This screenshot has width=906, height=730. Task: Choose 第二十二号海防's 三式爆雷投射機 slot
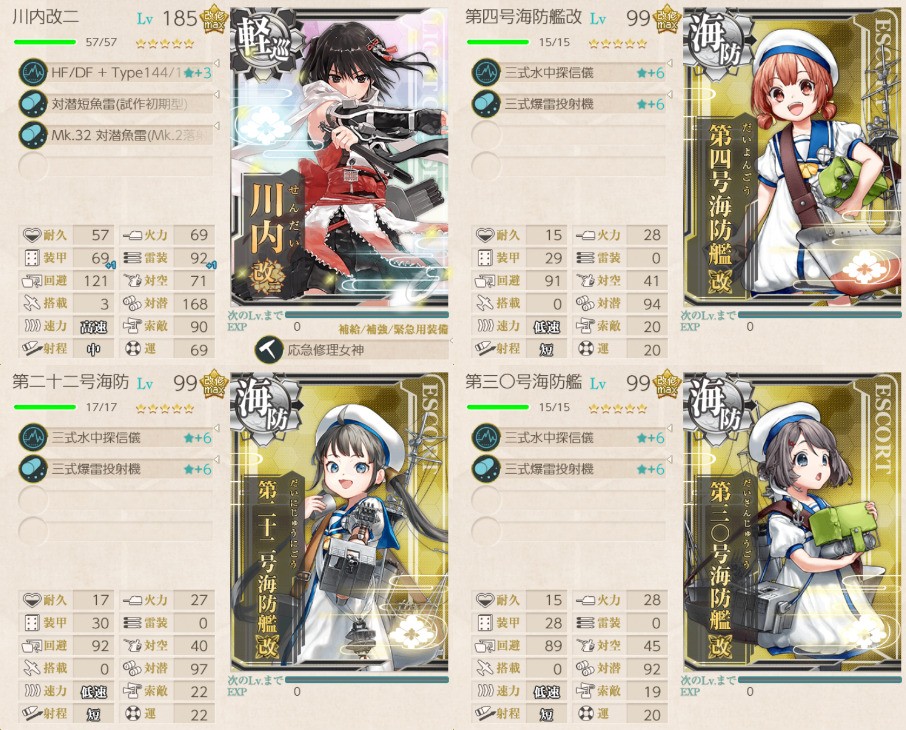(120, 468)
